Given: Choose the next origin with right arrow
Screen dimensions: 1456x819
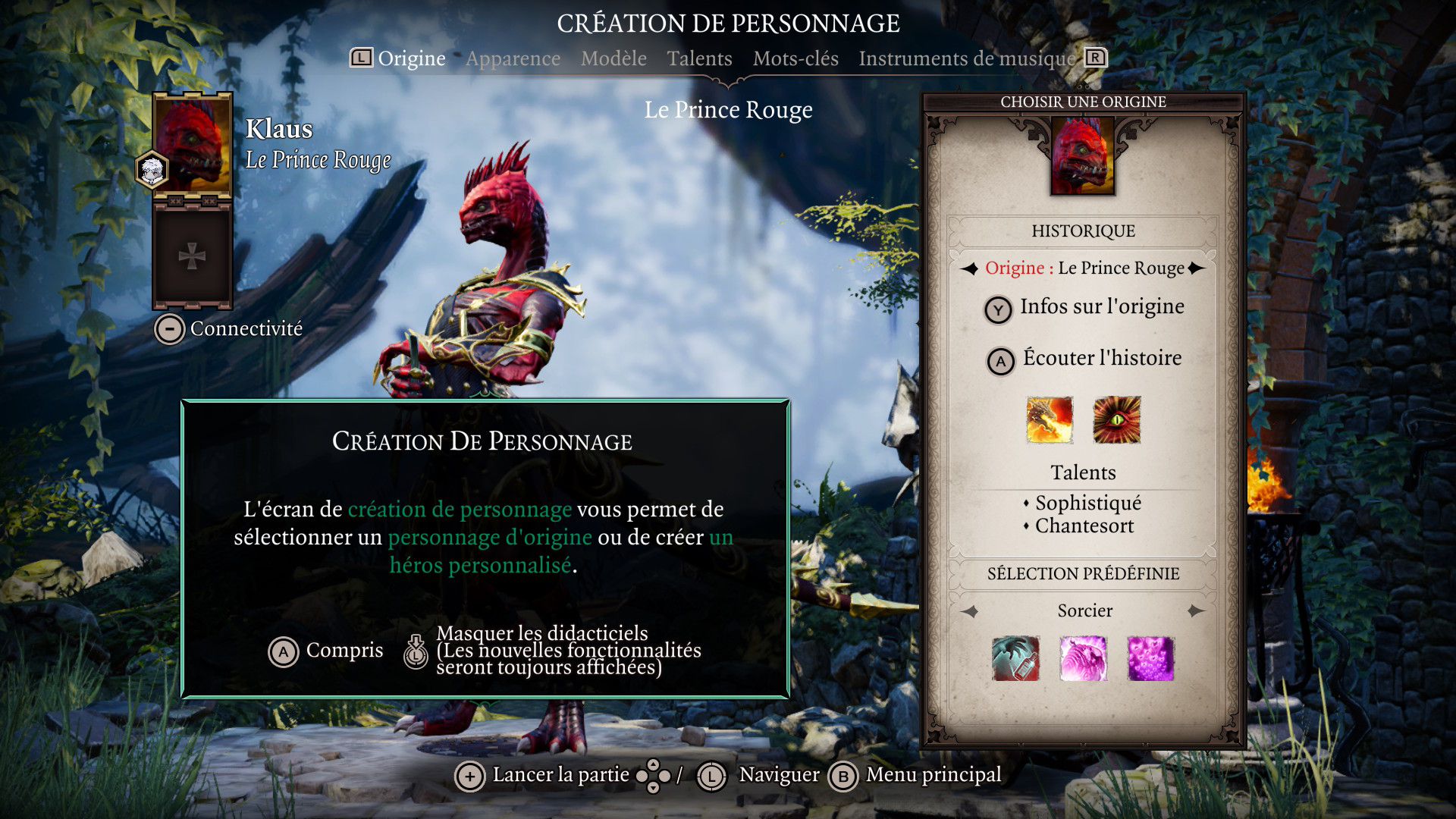Looking at the screenshot, I should [1197, 268].
